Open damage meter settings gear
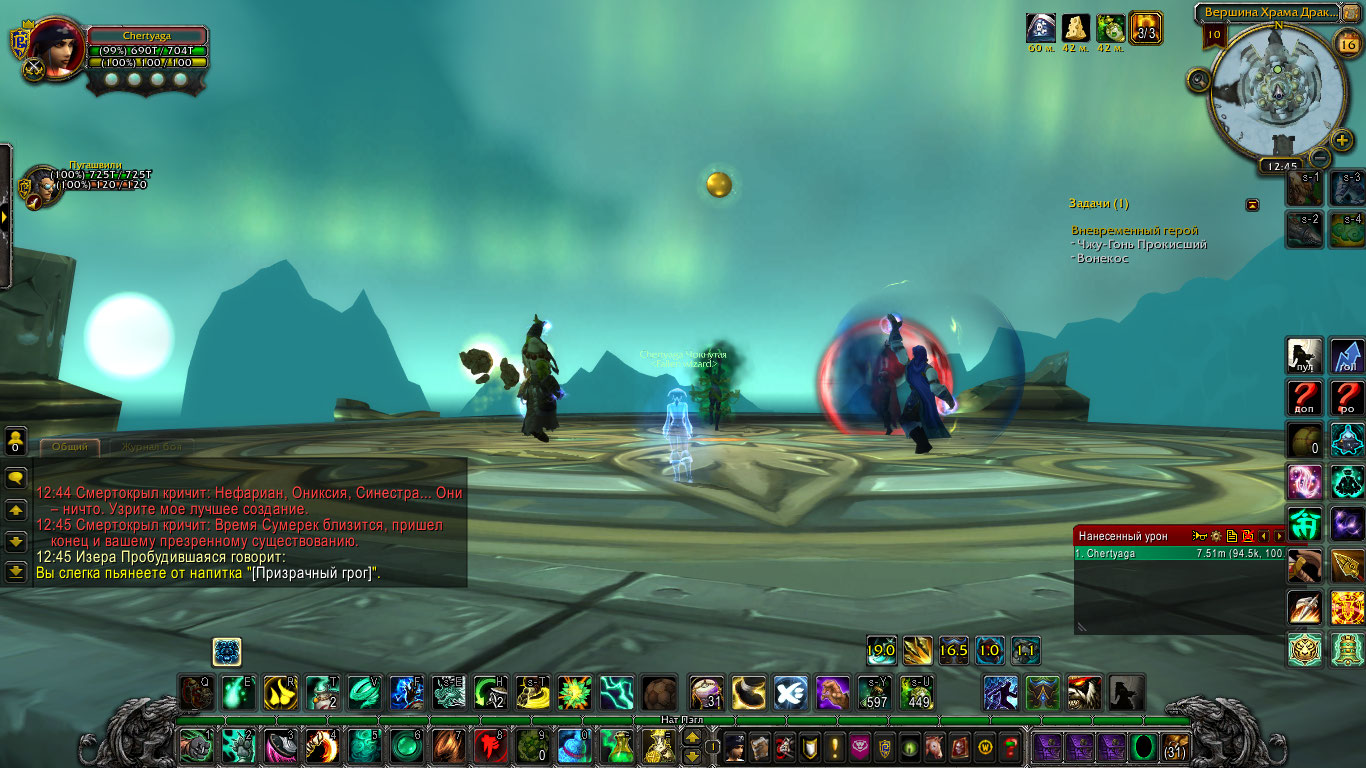1366x768 pixels. pos(1215,537)
